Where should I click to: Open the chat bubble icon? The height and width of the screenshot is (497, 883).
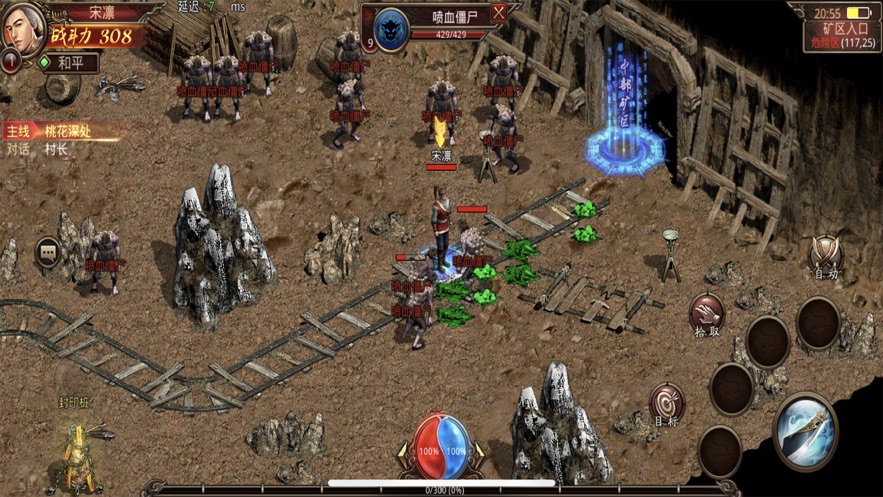[48, 252]
